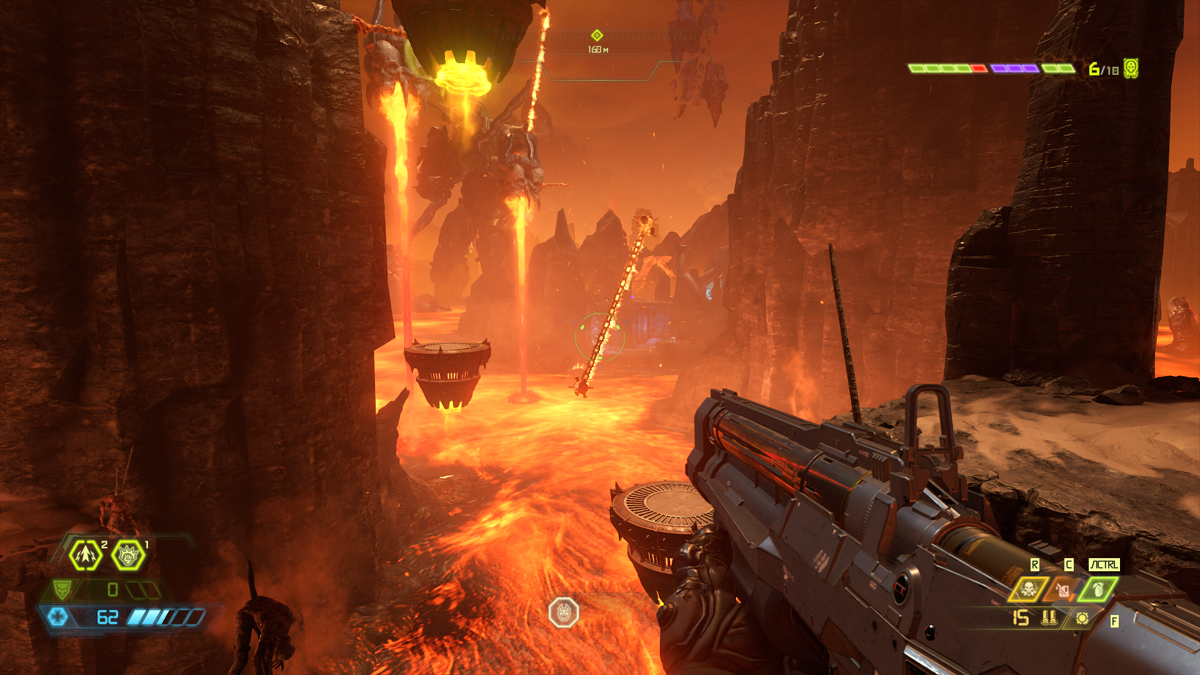The image size is (1200, 675).
Task: Click the green armor shield icon
Action: [x=62, y=590]
